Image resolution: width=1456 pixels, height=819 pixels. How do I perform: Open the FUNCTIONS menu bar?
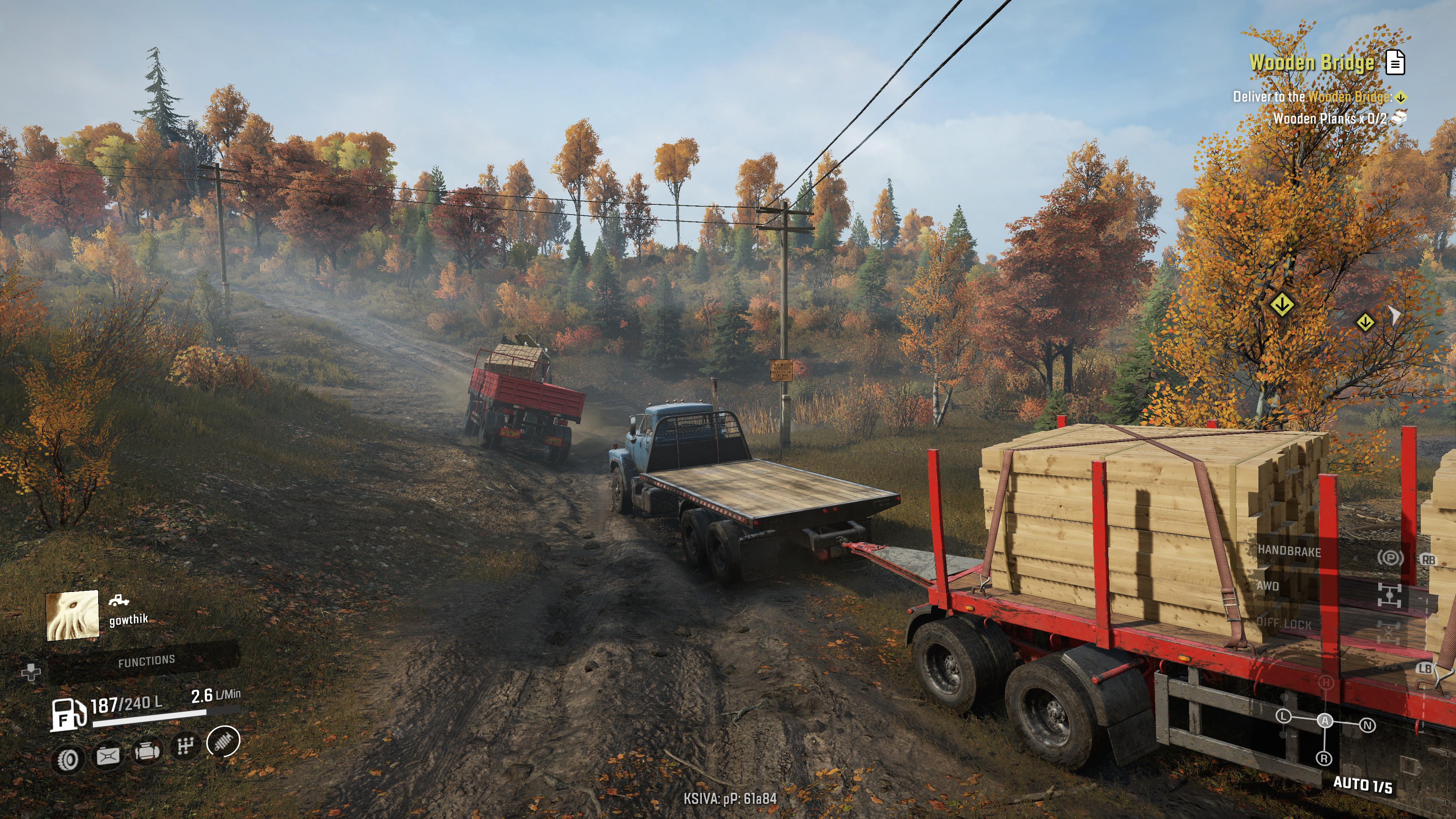(x=146, y=661)
